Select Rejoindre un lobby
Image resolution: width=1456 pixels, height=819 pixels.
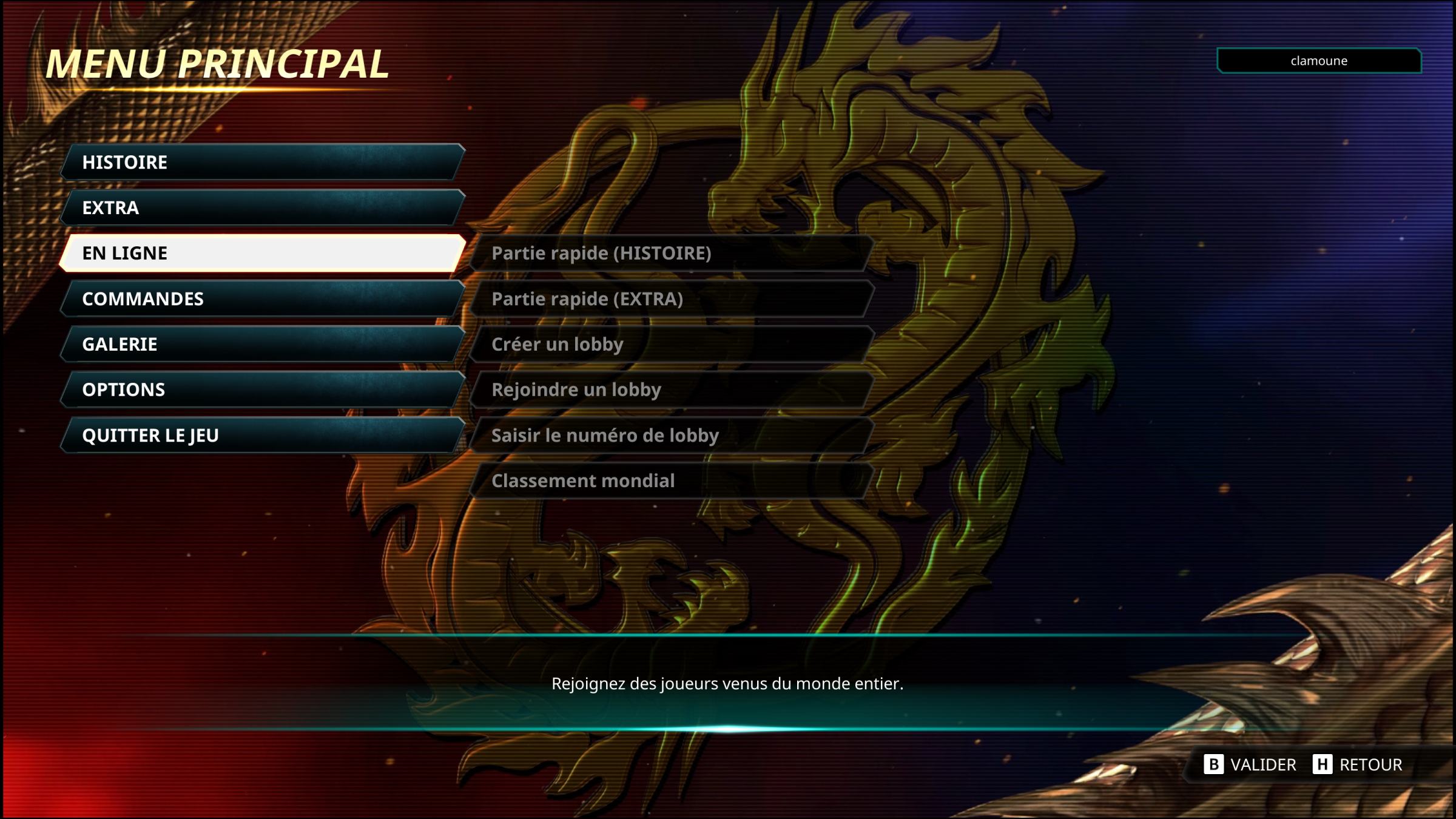[671, 389]
